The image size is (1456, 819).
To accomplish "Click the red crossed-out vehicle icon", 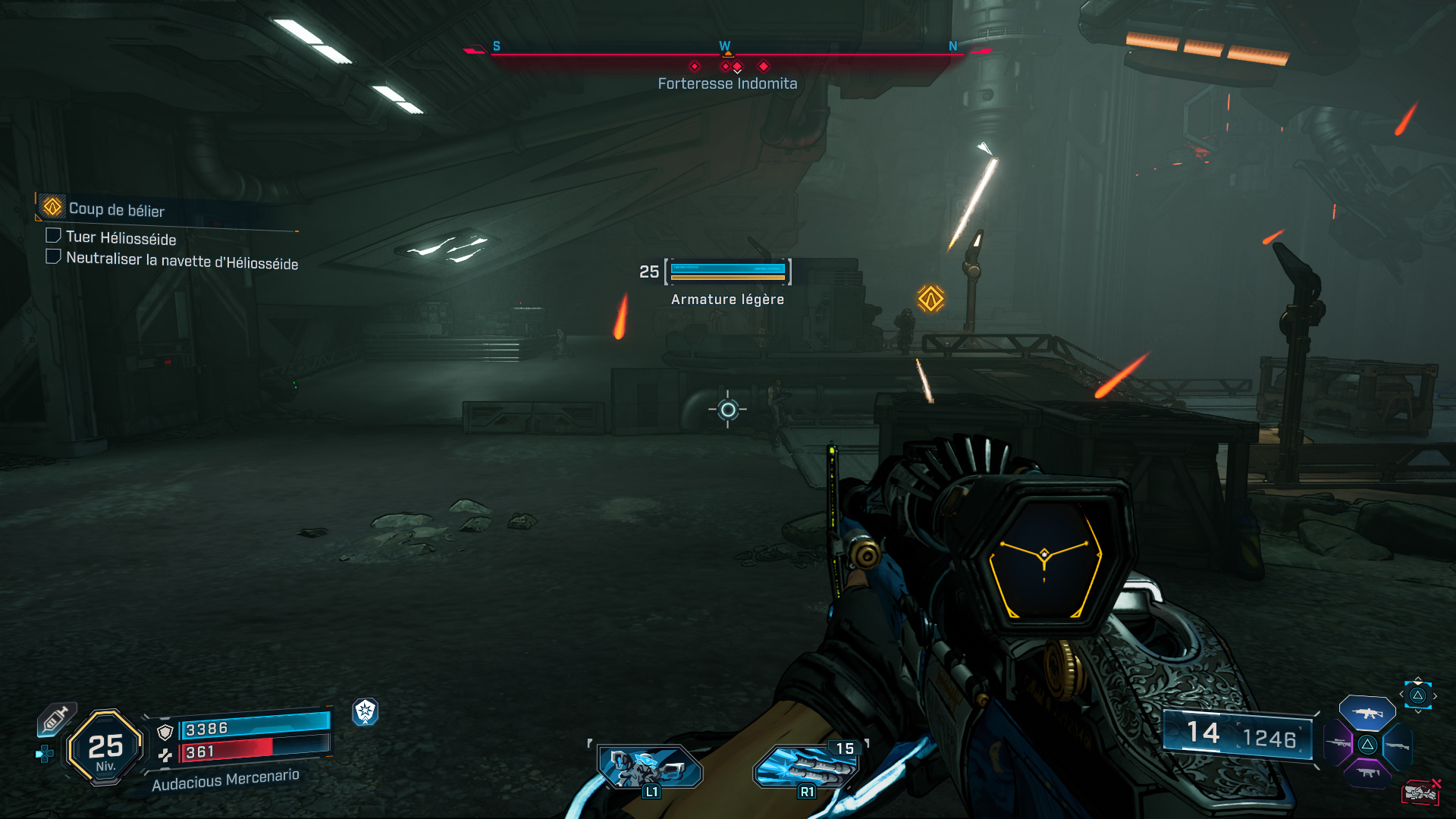I will 1420,792.
